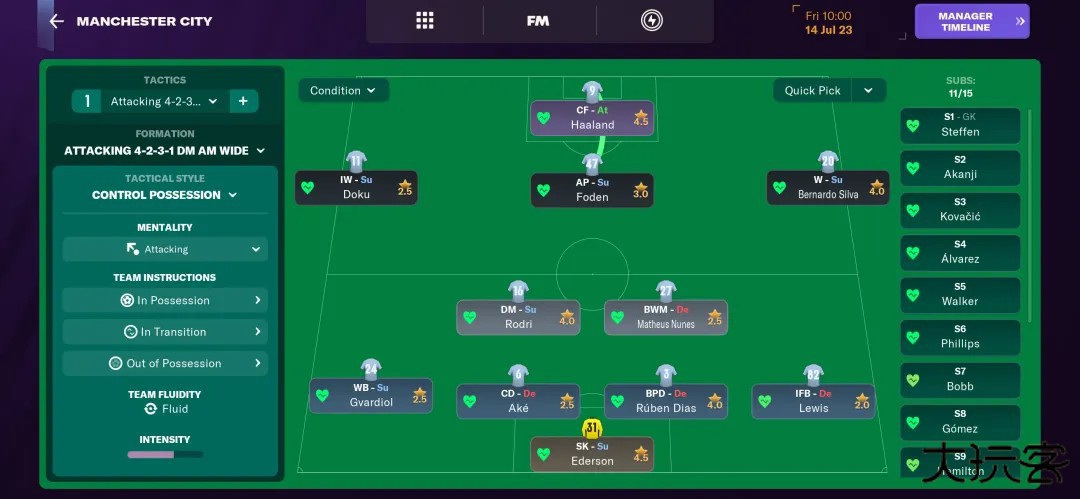This screenshot has height=499, width=1080.
Task: Select the Attacking mentality dropdown
Action: click(x=165, y=249)
